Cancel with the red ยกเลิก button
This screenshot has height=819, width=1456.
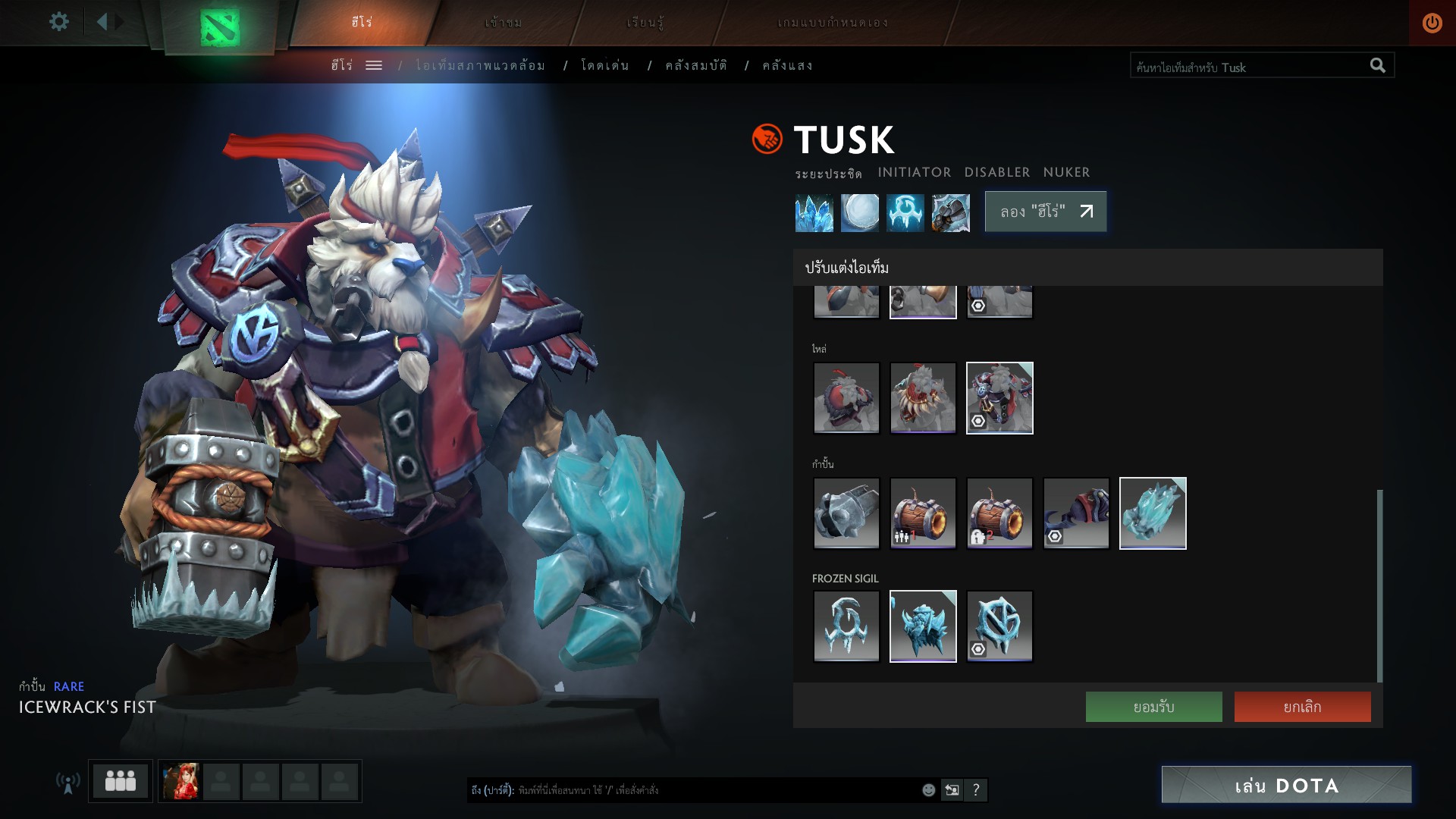pyautogui.click(x=1302, y=707)
